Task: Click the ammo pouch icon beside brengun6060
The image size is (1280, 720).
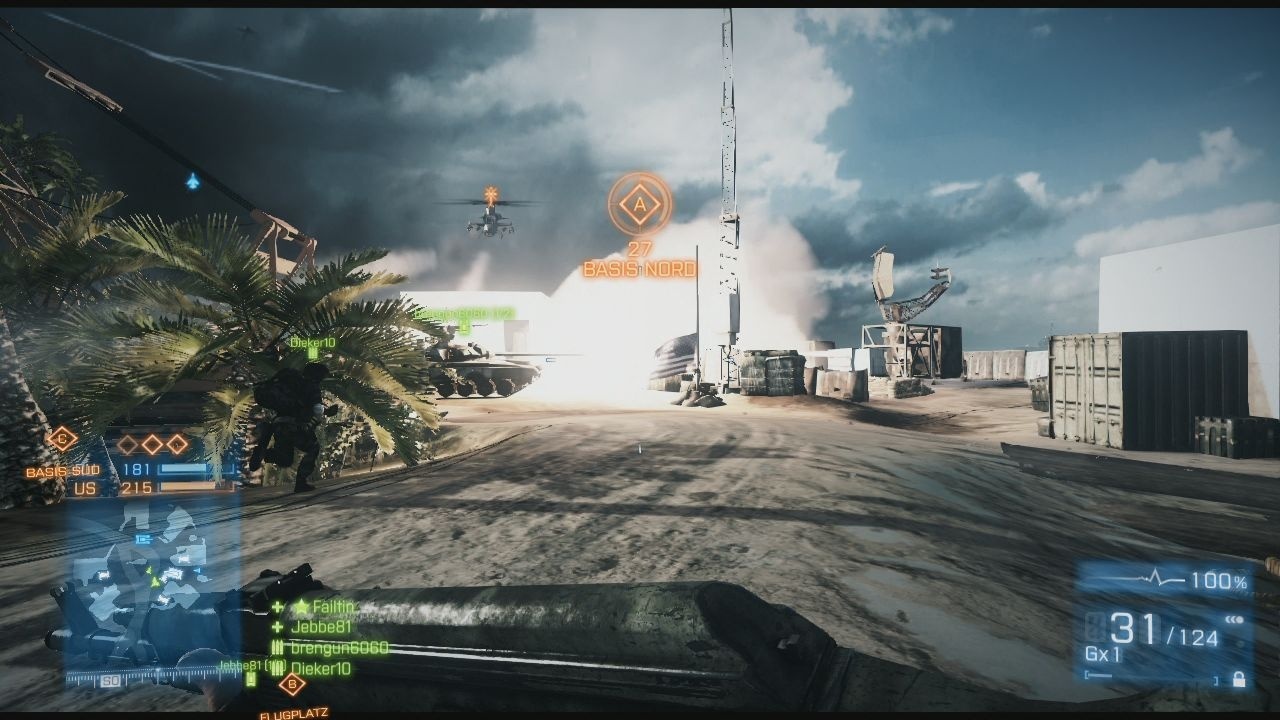Action: (277, 647)
